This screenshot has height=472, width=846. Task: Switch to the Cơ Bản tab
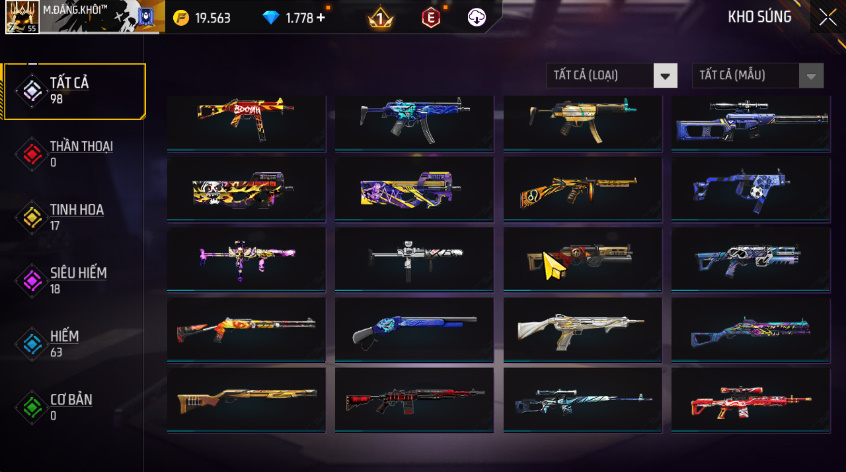[74, 407]
